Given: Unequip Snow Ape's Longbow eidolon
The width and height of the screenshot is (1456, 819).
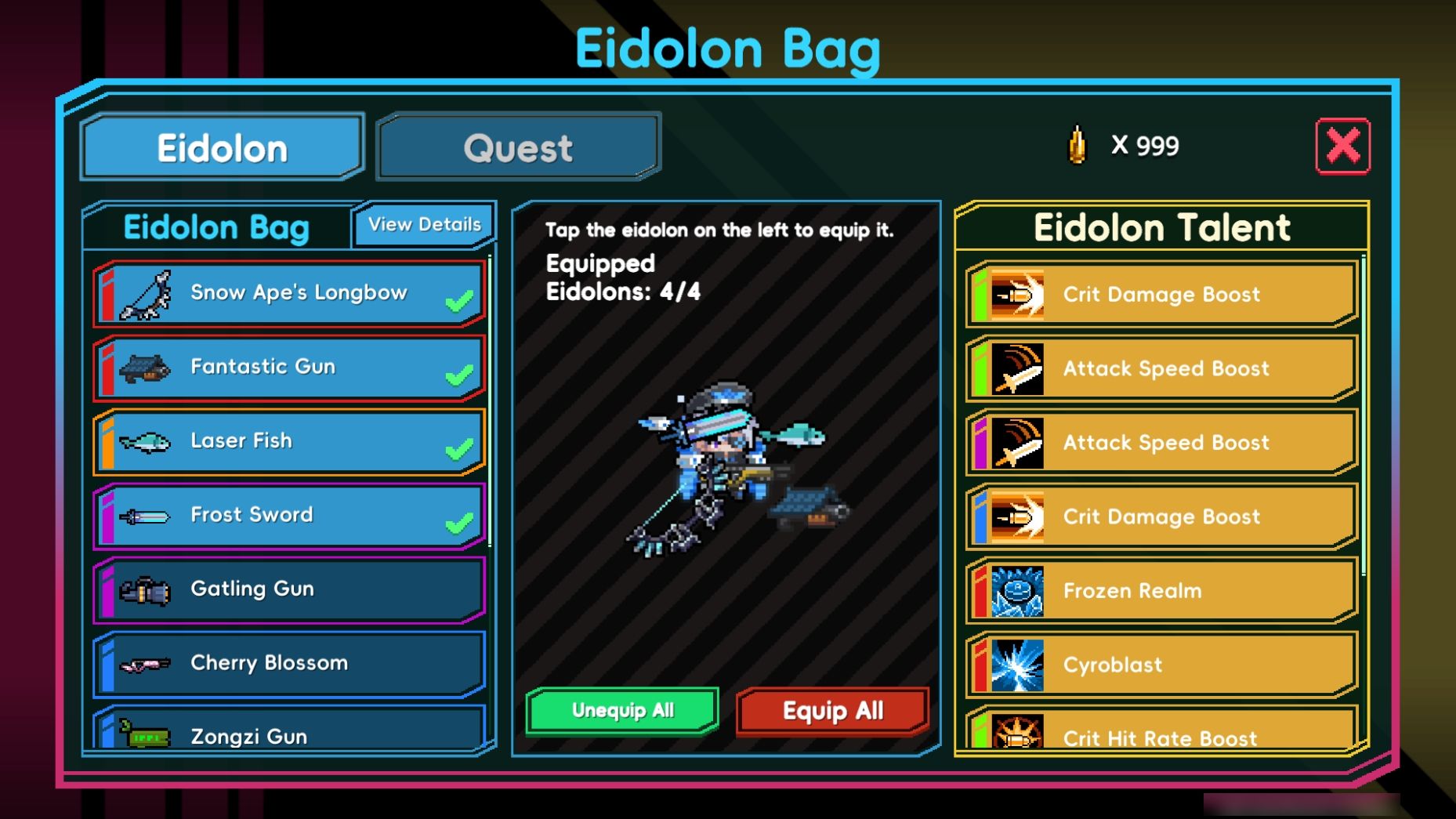Looking at the screenshot, I should 289,294.
